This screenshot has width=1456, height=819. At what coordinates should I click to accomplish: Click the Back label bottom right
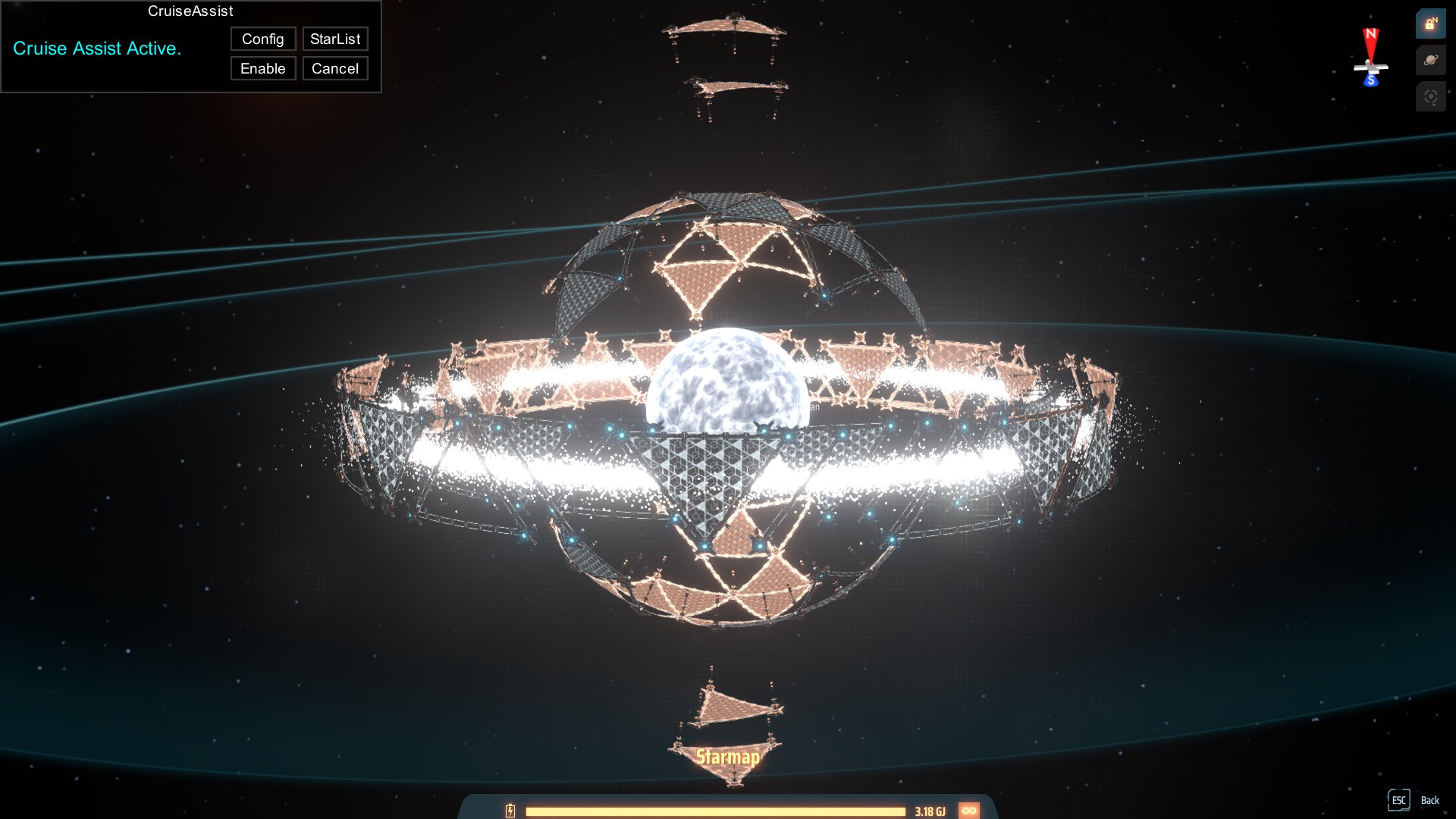click(x=1431, y=801)
